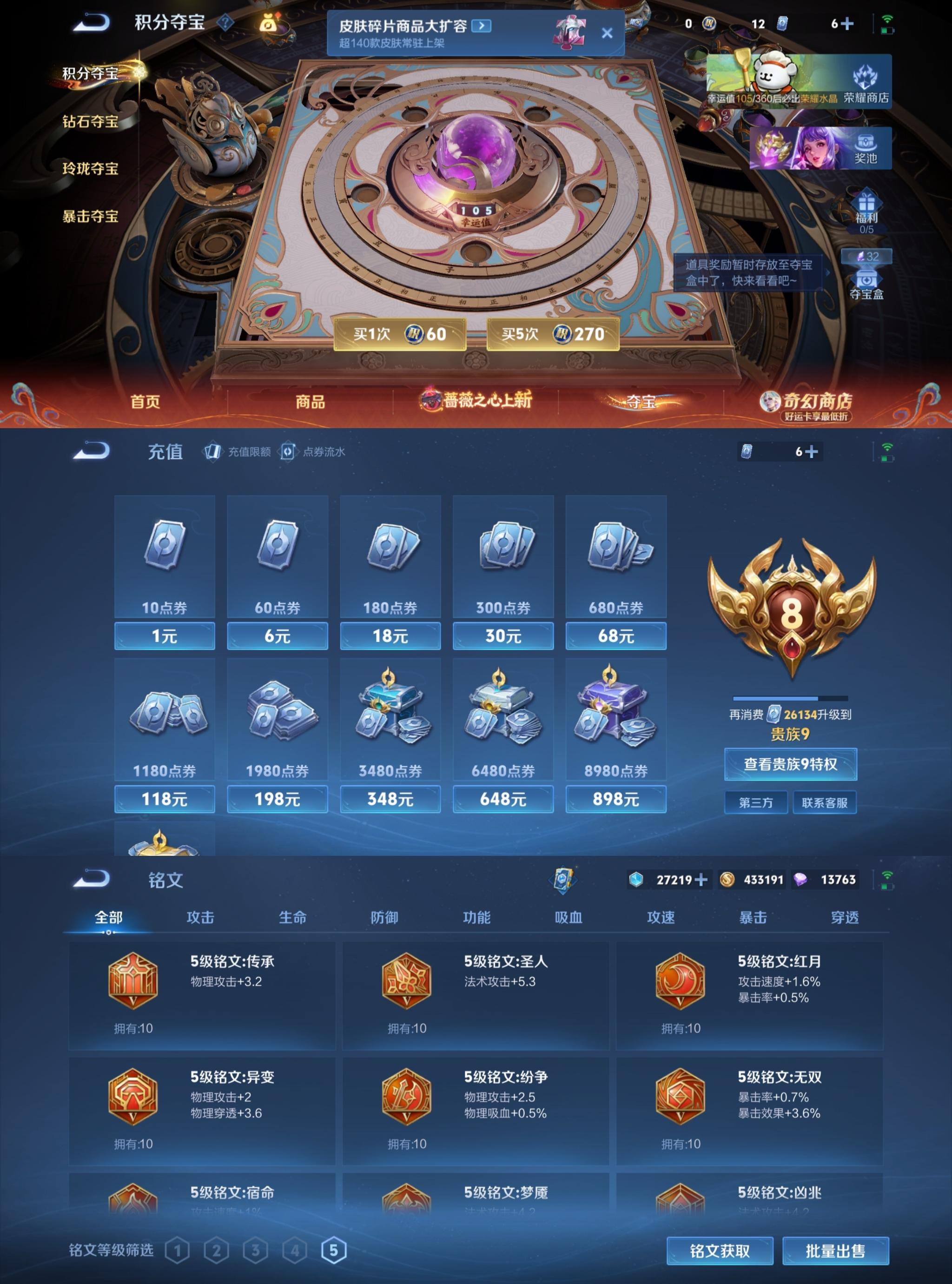Click the noble level progress bar
Screen dimensions: 952x1284
pyautogui.click(x=789, y=700)
